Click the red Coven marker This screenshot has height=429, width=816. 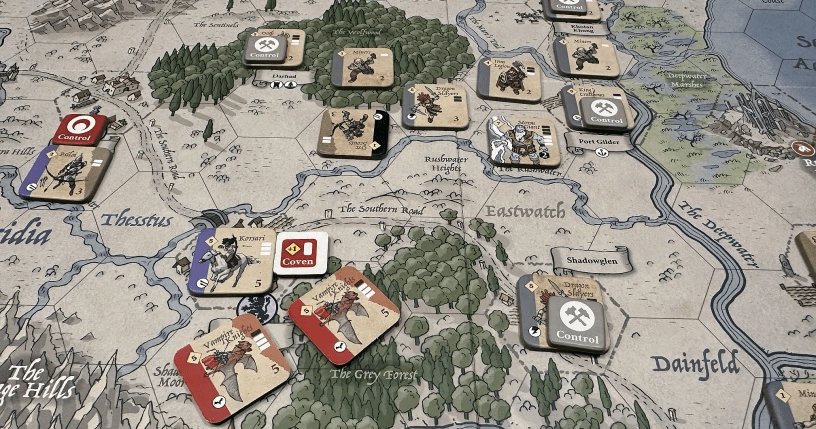coord(301,250)
